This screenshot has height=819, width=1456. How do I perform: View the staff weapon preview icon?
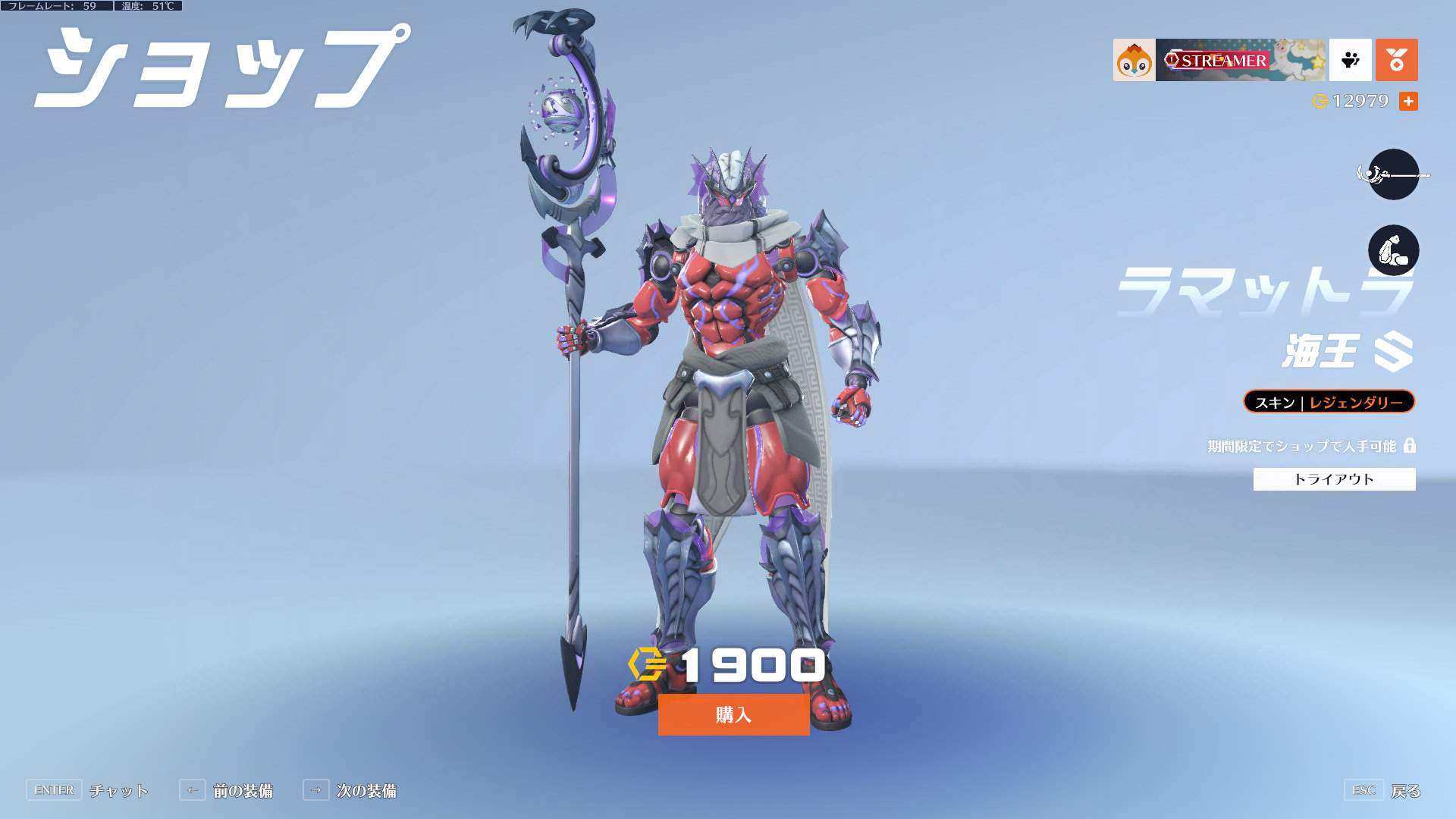click(1393, 174)
